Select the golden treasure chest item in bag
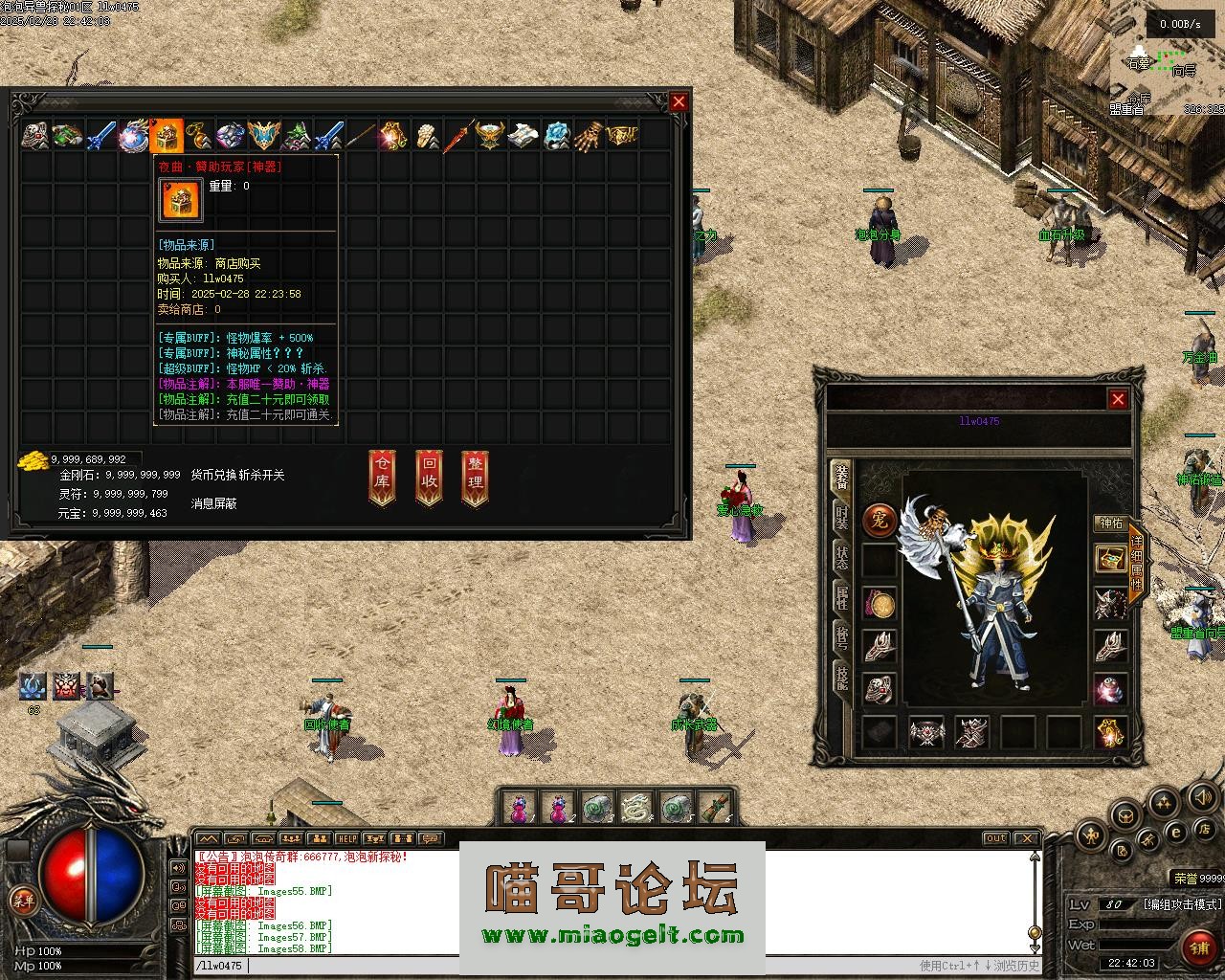The image size is (1225, 980). 167,136
